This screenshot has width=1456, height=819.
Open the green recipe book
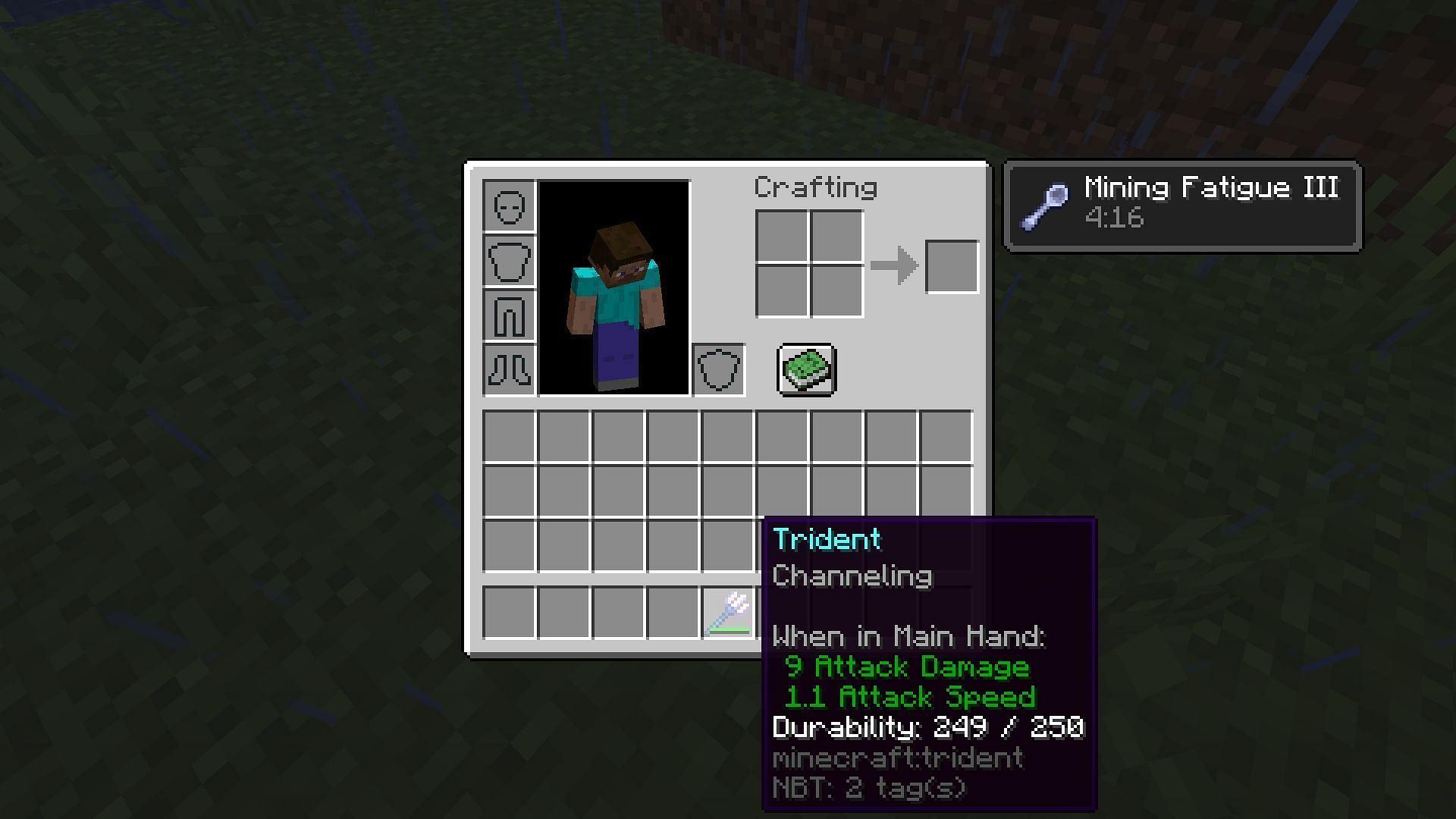806,370
